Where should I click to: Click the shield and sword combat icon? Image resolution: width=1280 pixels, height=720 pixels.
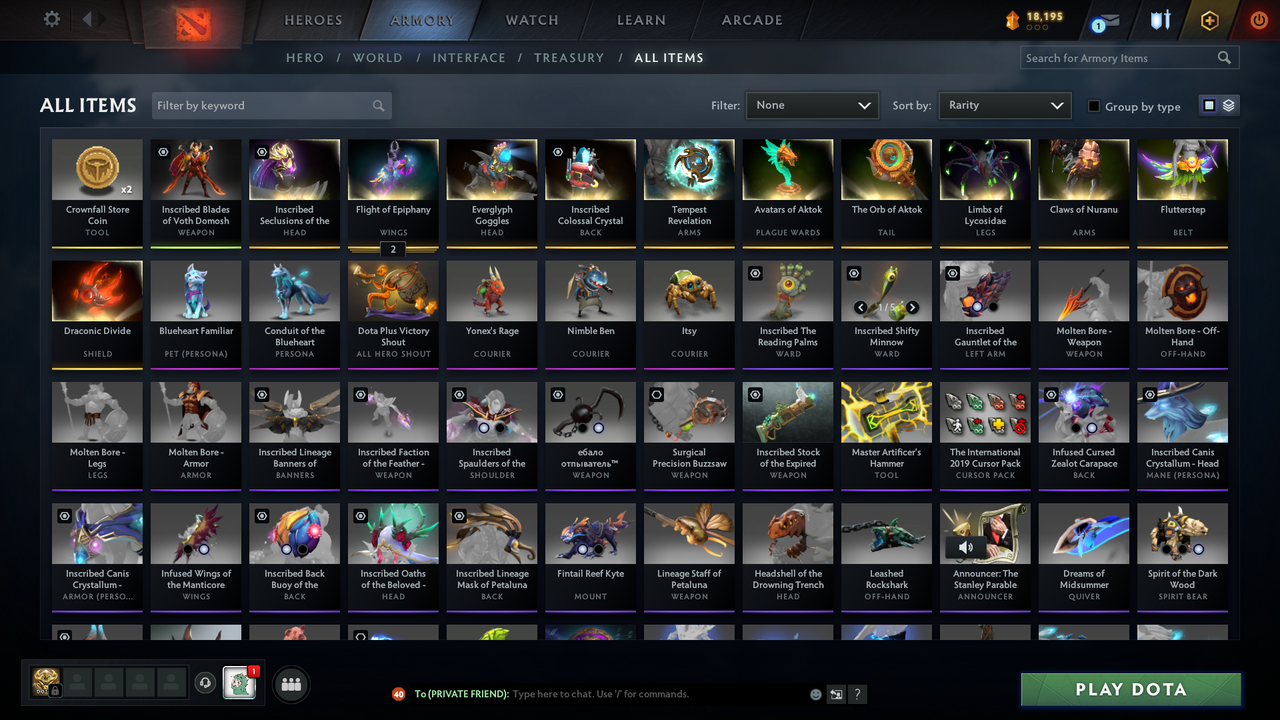pyautogui.click(x=1160, y=19)
